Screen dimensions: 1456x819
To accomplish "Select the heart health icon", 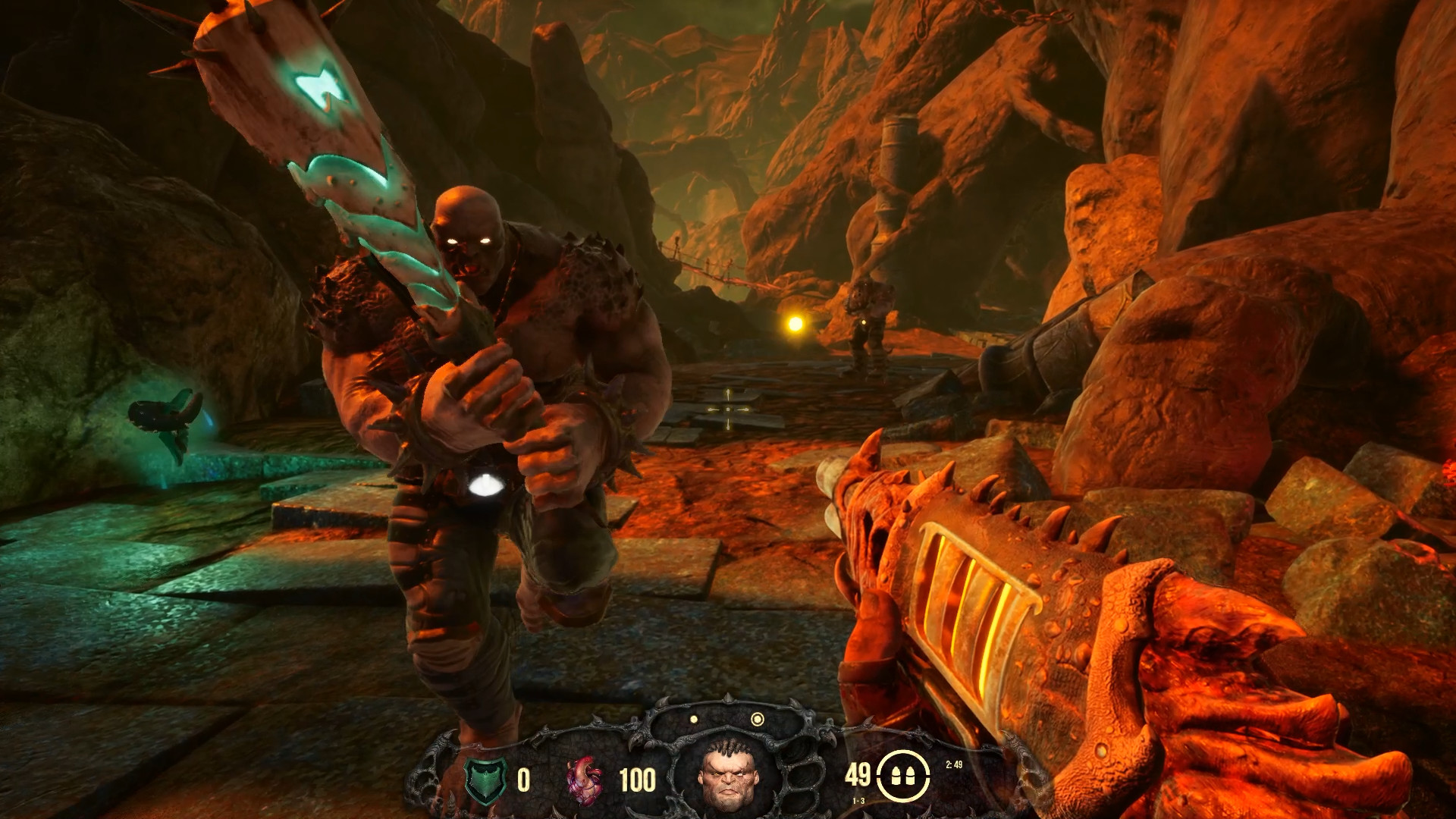I will coord(584,780).
